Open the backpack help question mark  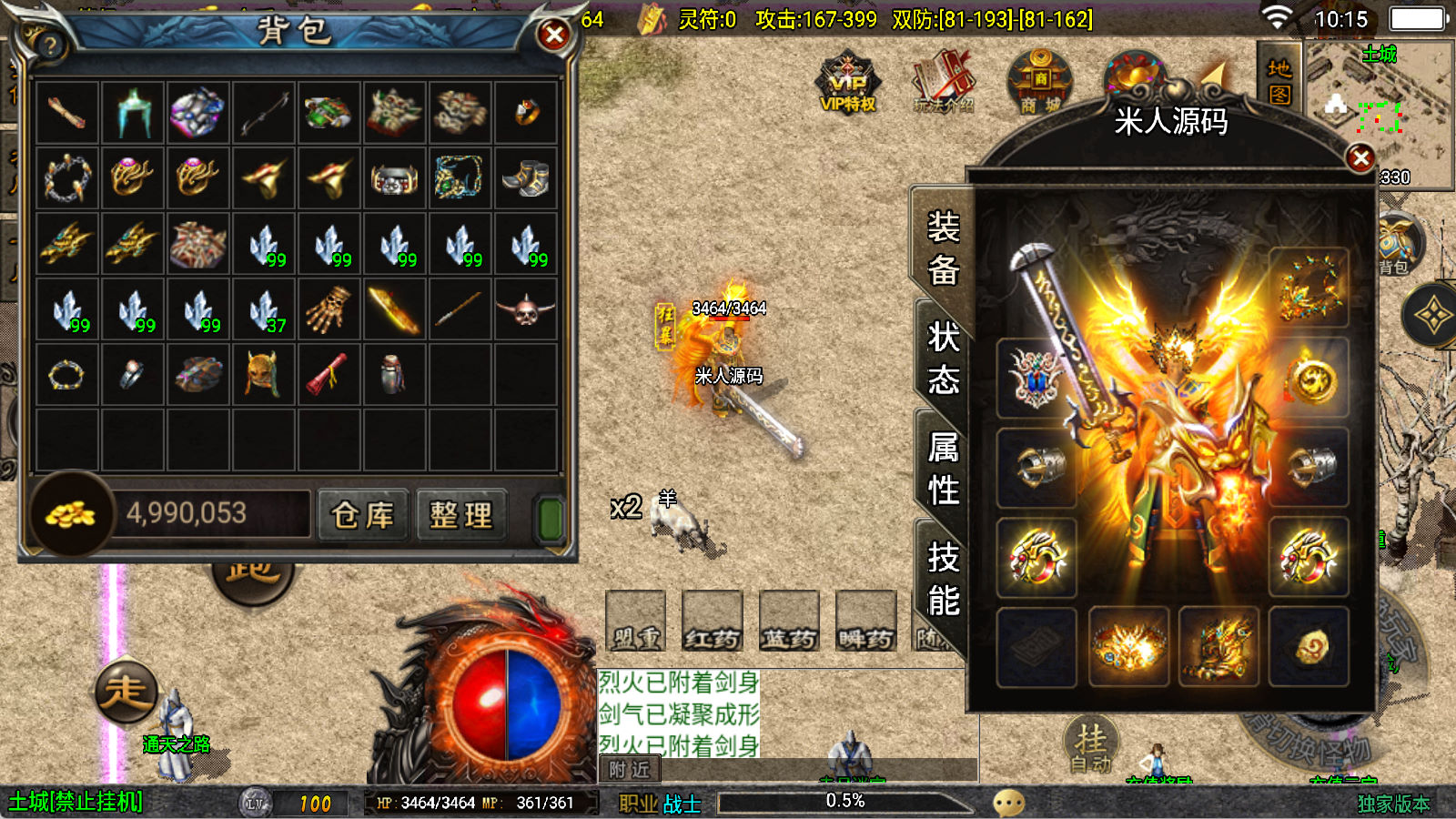point(49,45)
